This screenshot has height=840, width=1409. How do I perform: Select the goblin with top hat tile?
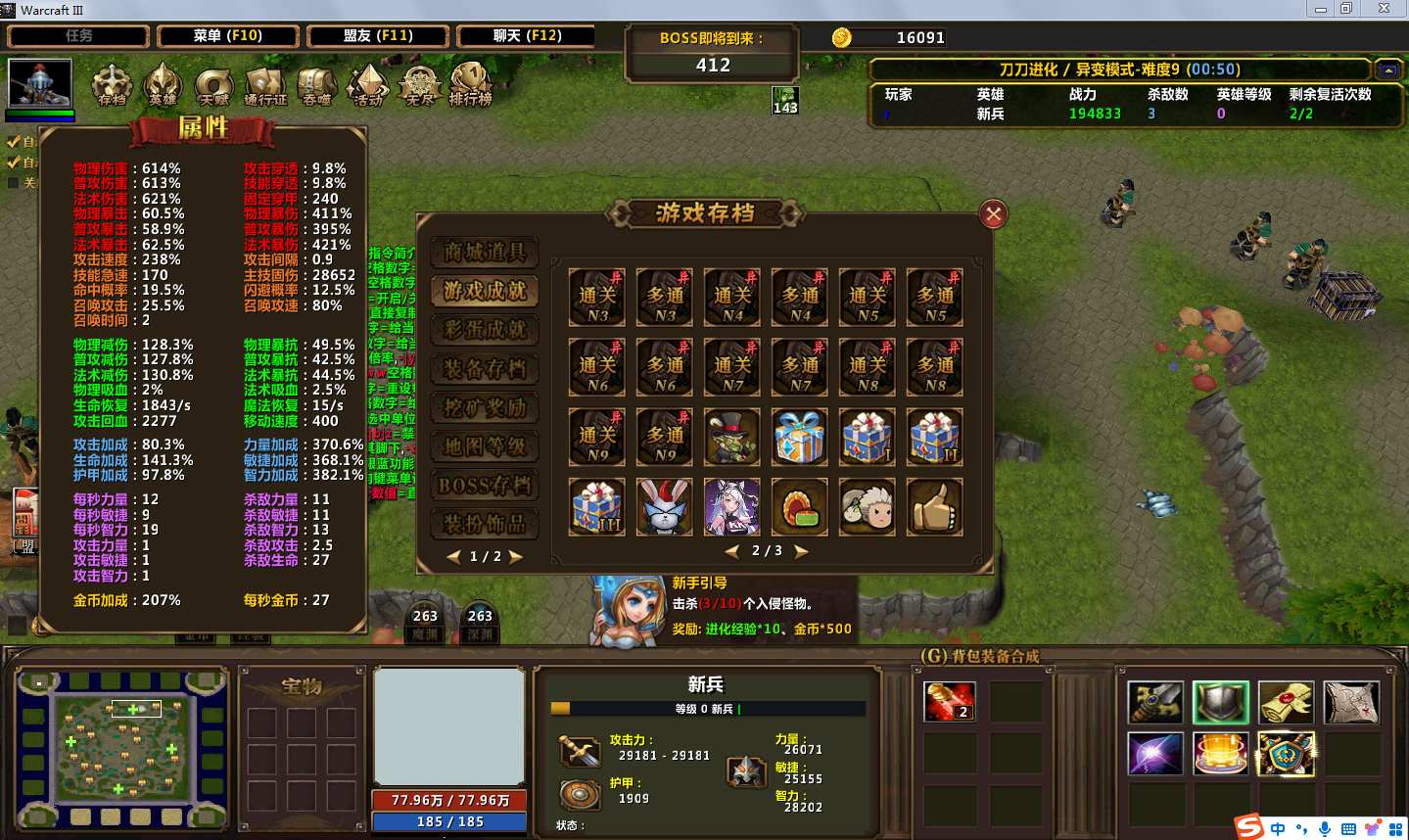tap(732, 437)
